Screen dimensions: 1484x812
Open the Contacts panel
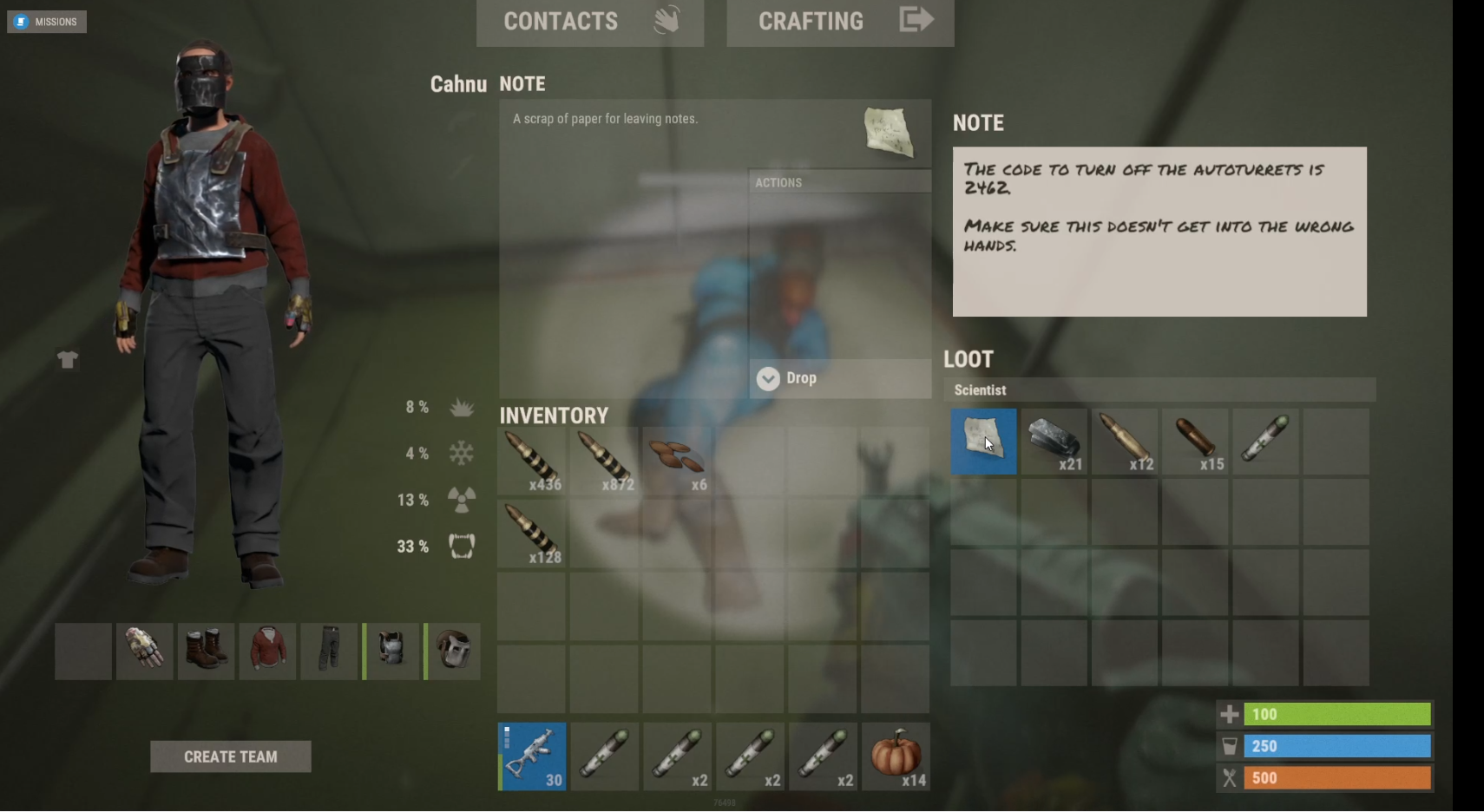pyautogui.click(x=589, y=22)
